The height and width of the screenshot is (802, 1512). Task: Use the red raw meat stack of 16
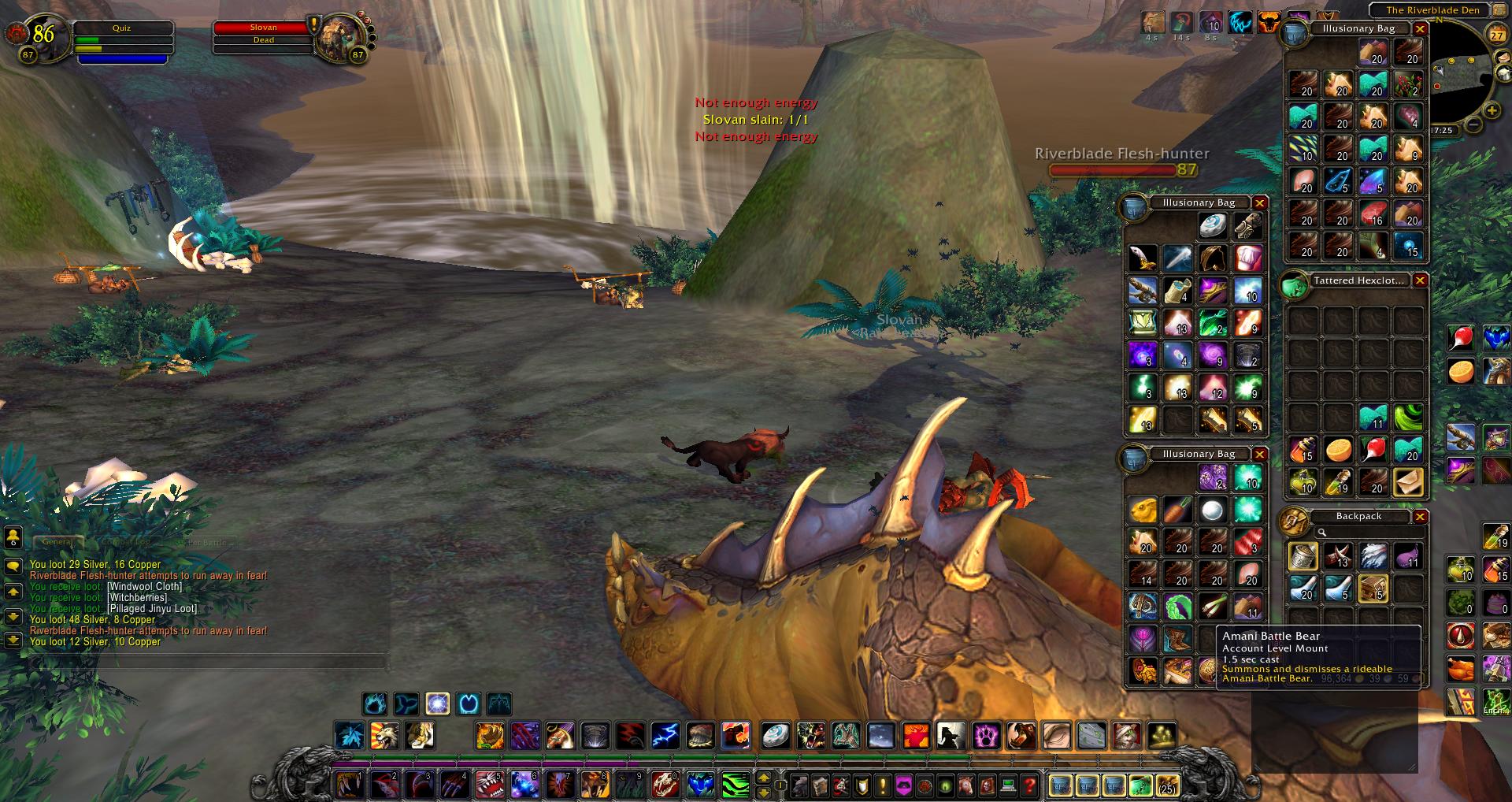point(1373,213)
